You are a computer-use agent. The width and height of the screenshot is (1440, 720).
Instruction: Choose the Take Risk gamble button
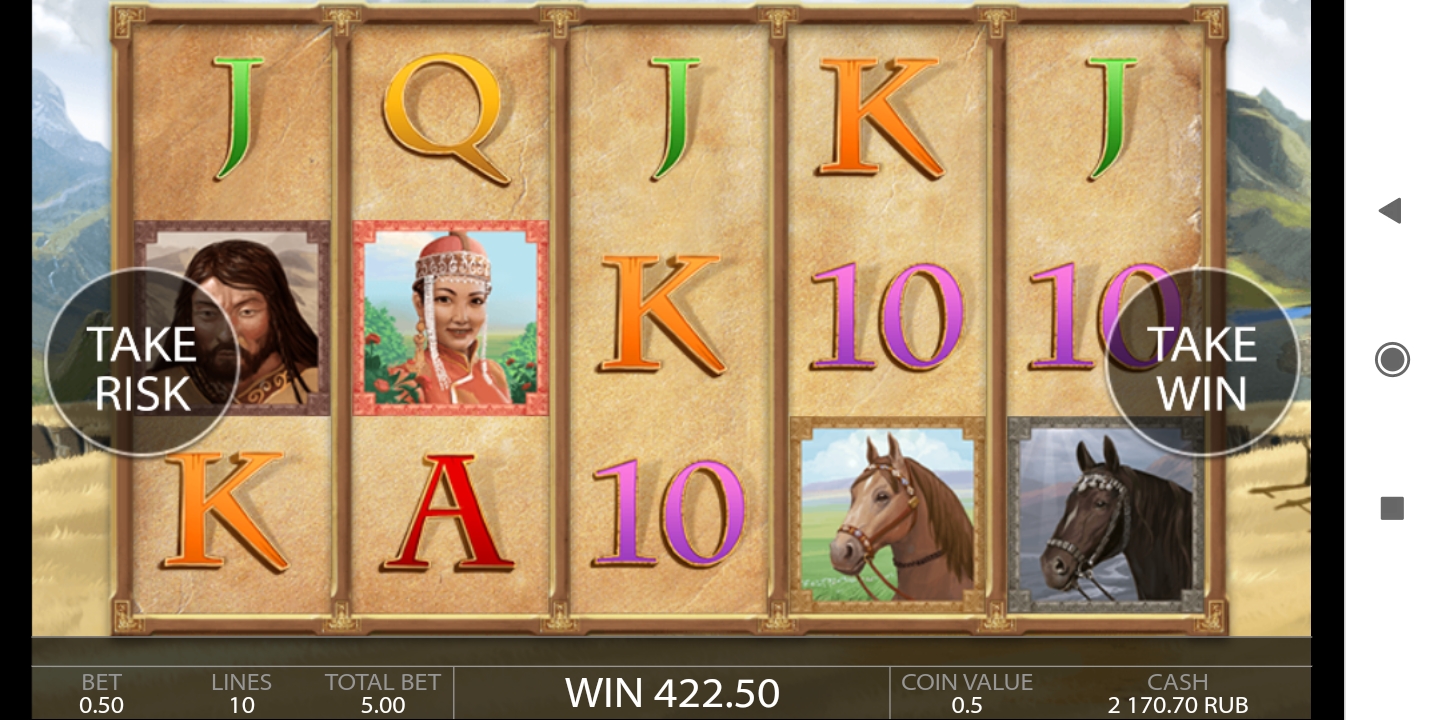coord(141,367)
